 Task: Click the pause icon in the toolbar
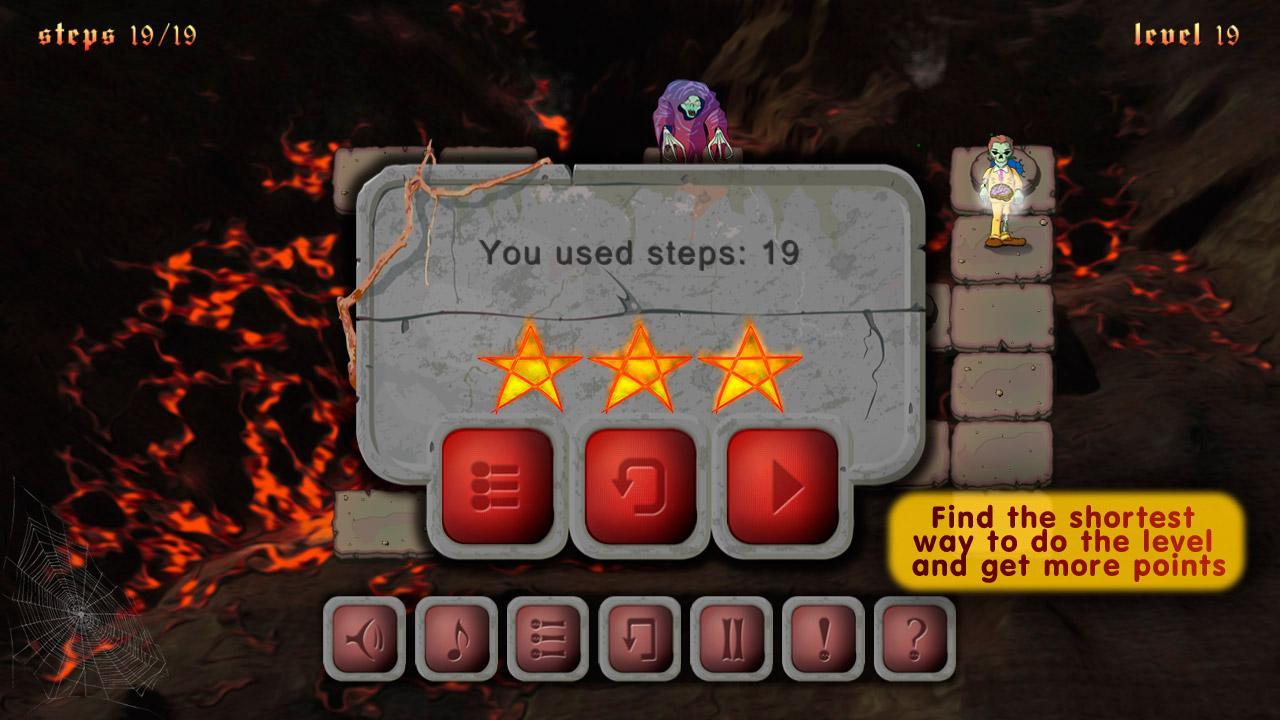(x=731, y=638)
